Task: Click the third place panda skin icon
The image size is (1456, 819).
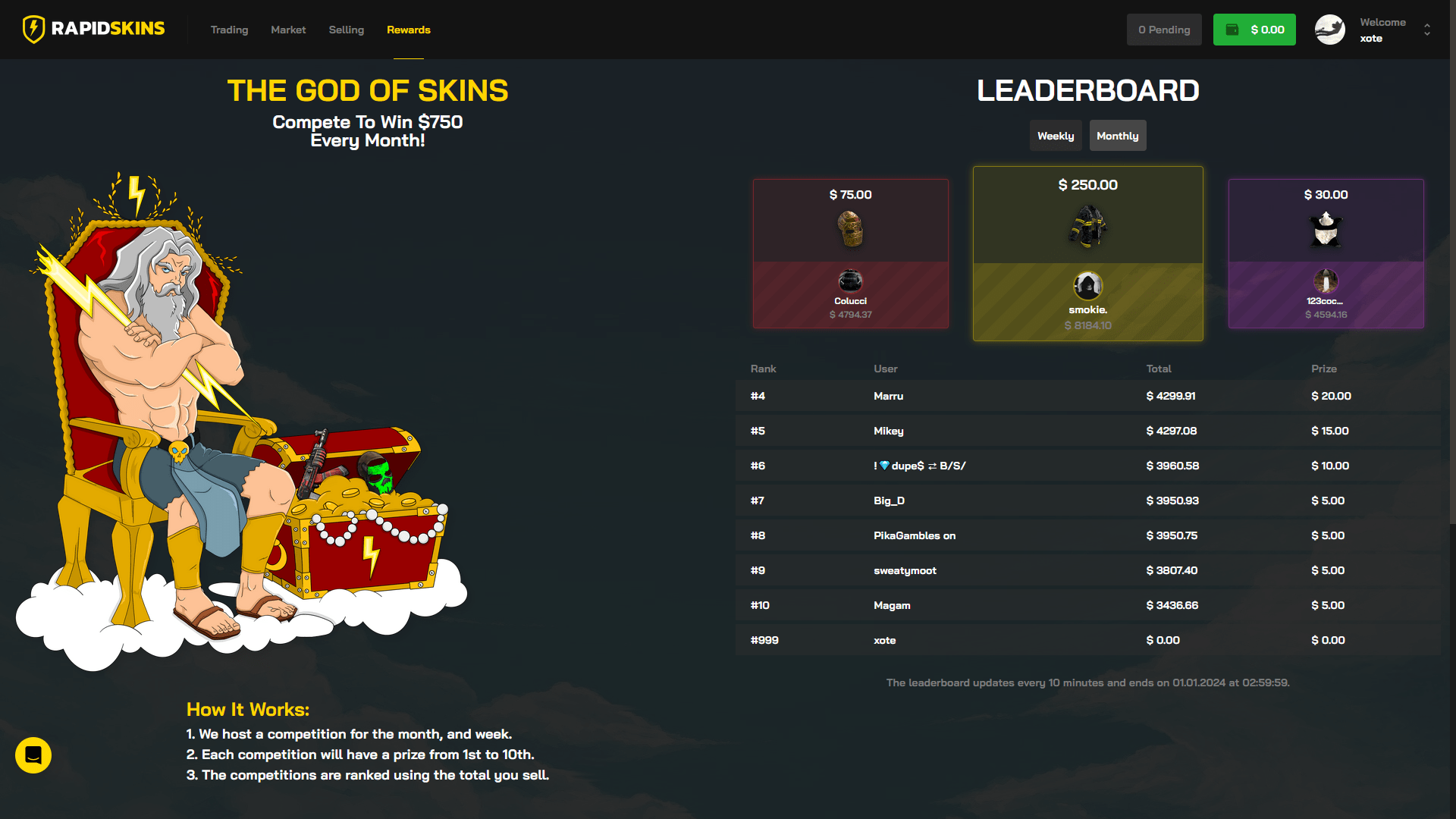Action: click(1326, 230)
